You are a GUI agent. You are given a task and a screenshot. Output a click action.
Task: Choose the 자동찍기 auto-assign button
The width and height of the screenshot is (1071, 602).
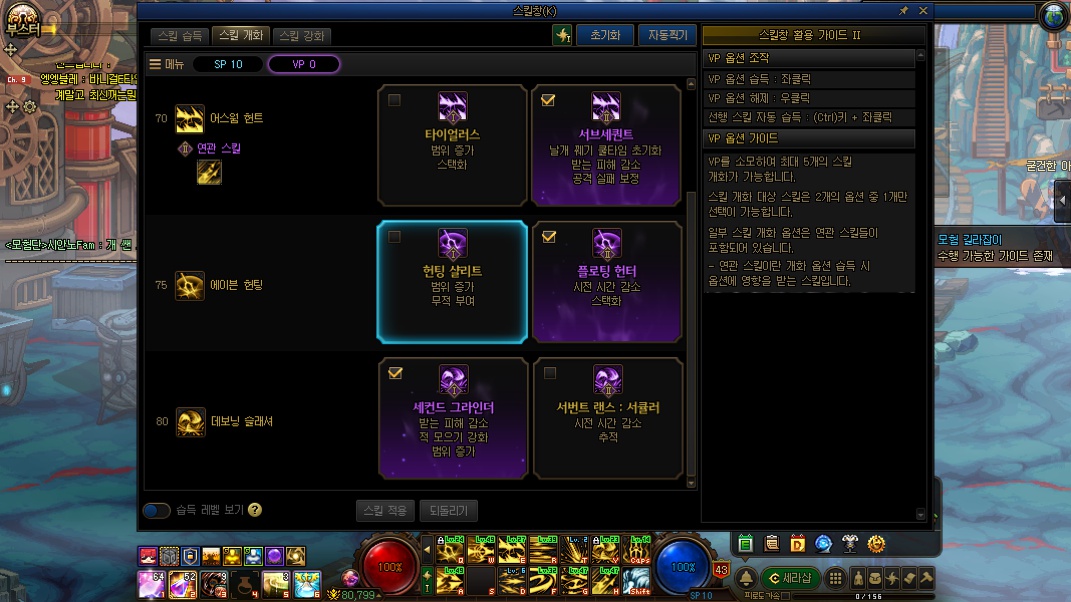pos(667,35)
